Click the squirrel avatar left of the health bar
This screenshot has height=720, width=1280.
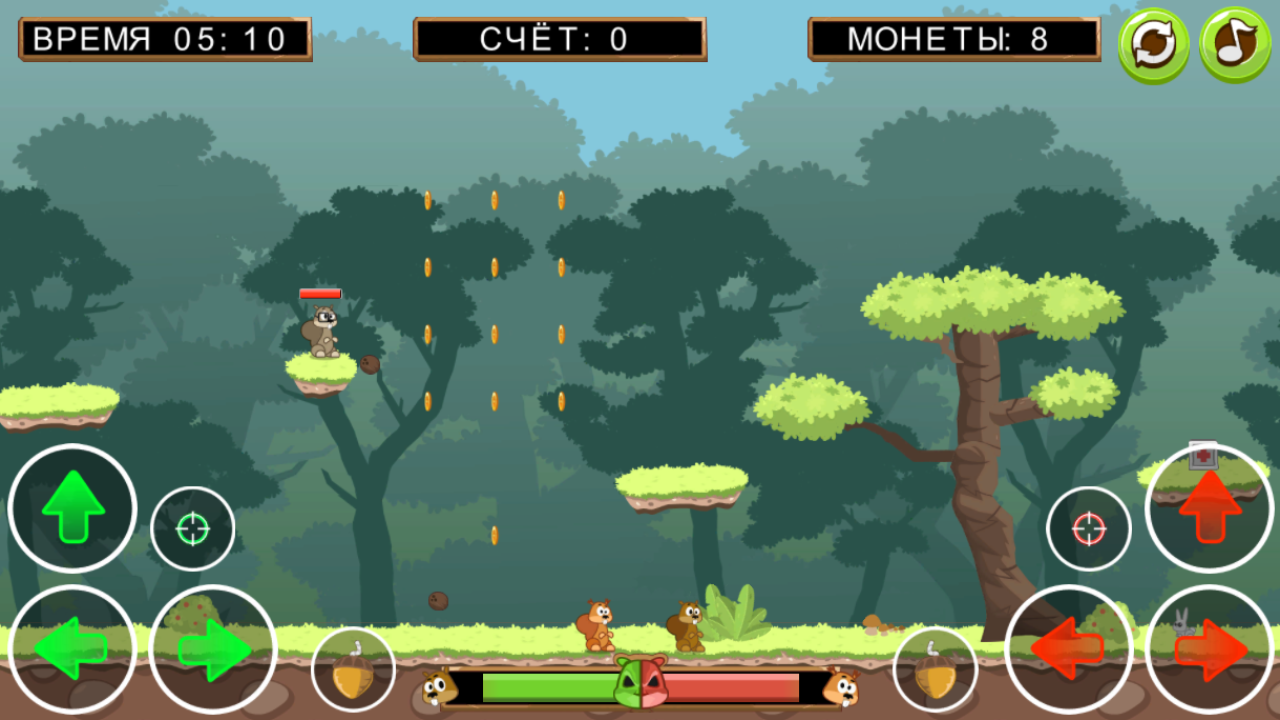[x=440, y=688]
